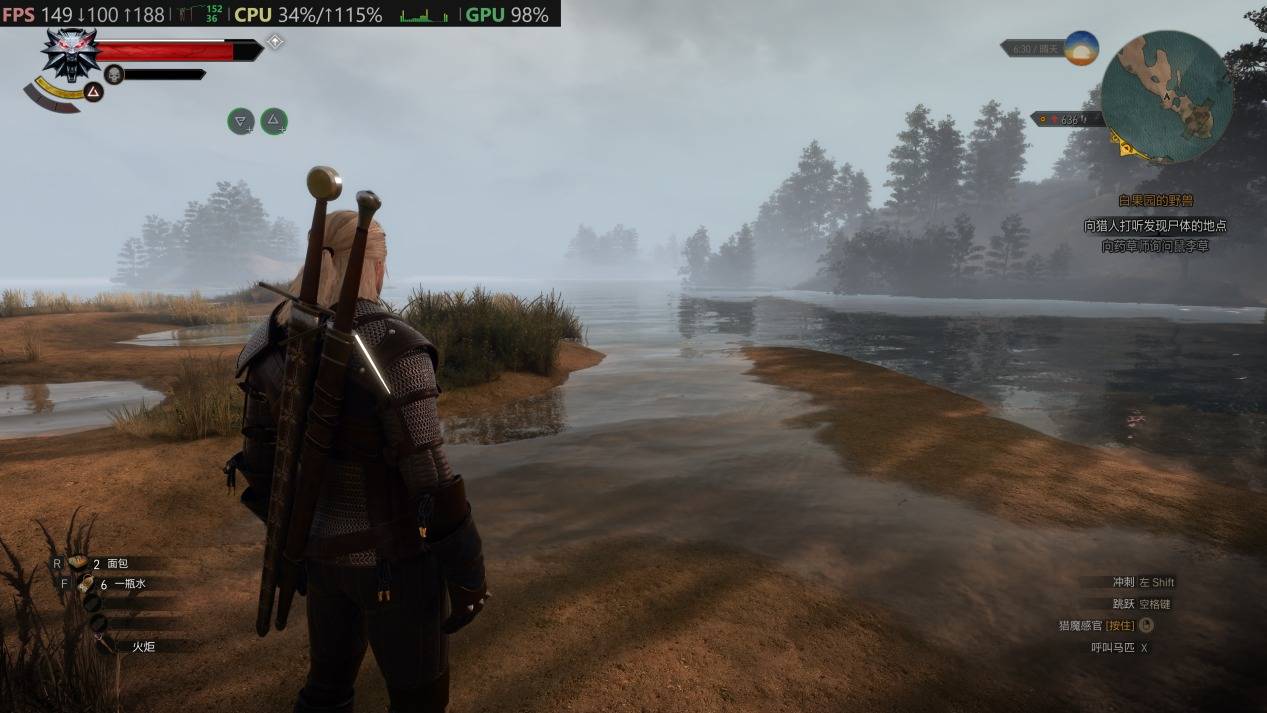Screen dimensions: 1267x713
Task: Select the active sign icon under the medallion
Action: coord(93,92)
